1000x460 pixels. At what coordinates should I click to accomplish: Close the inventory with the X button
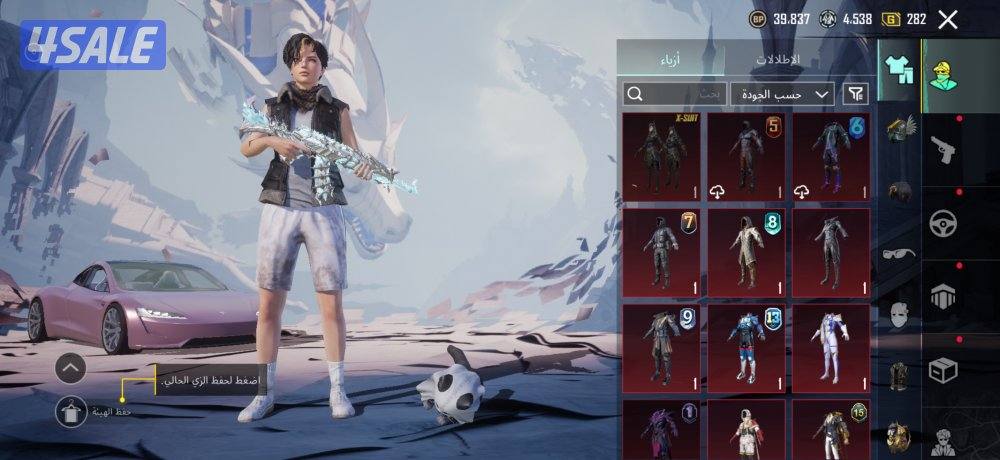point(948,19)
